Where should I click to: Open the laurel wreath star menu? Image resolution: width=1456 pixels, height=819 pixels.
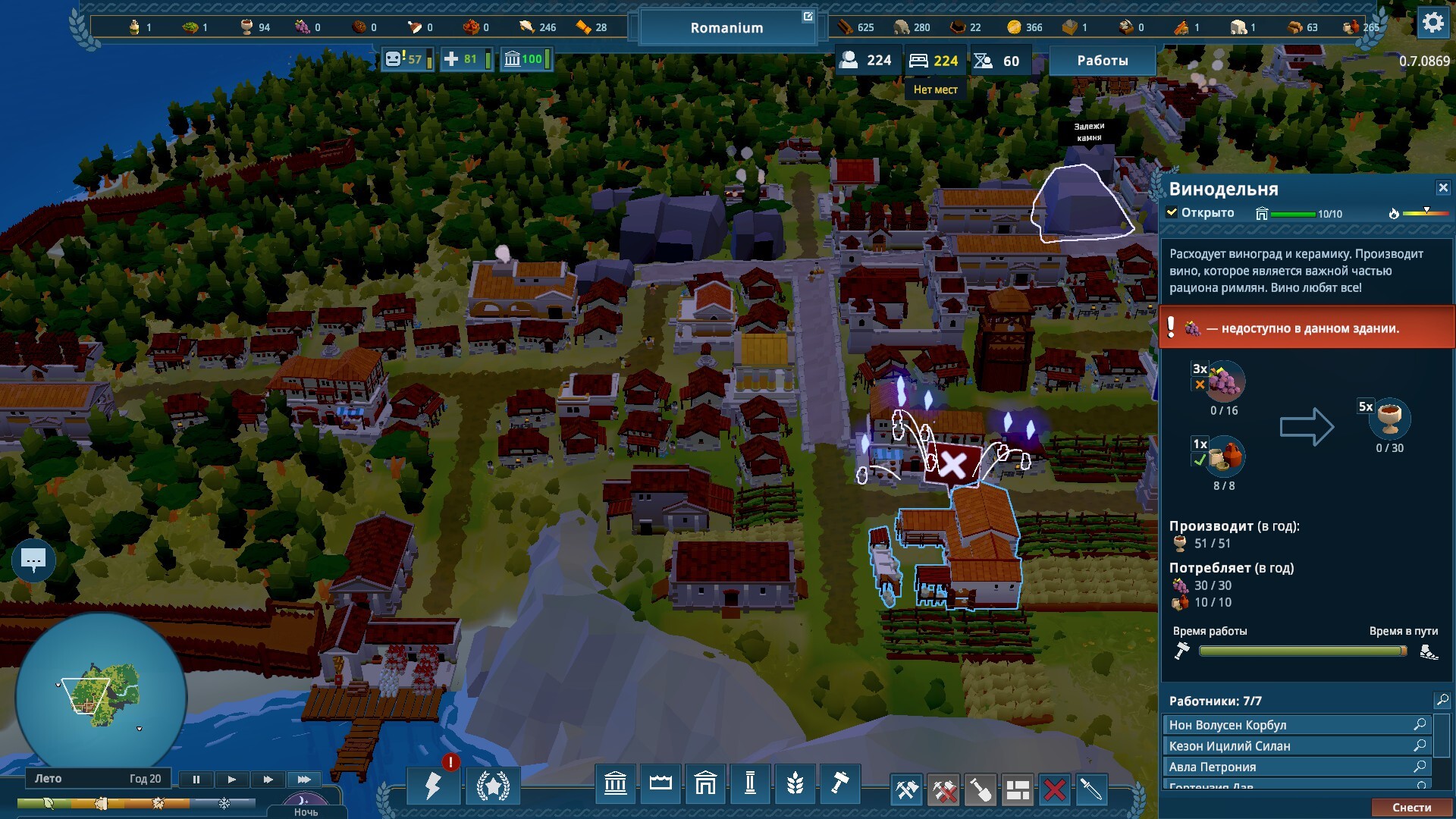click(493, 786)
